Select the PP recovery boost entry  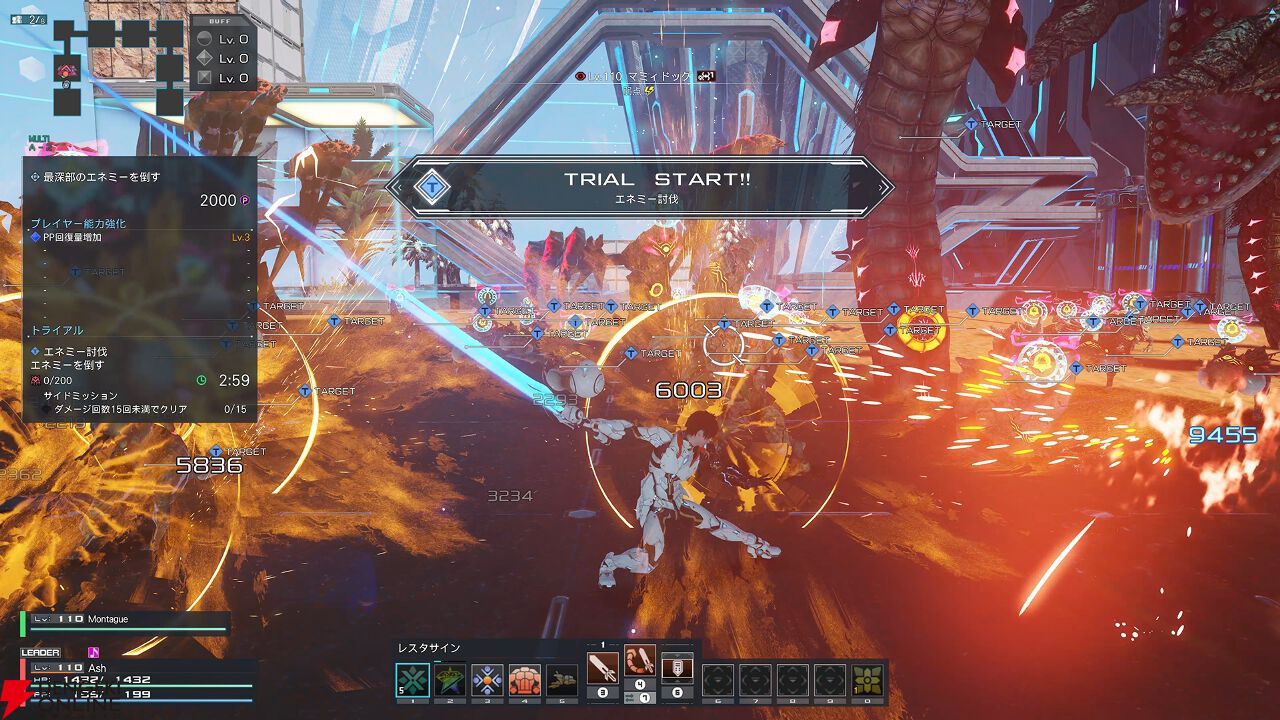tap(140, 237)
